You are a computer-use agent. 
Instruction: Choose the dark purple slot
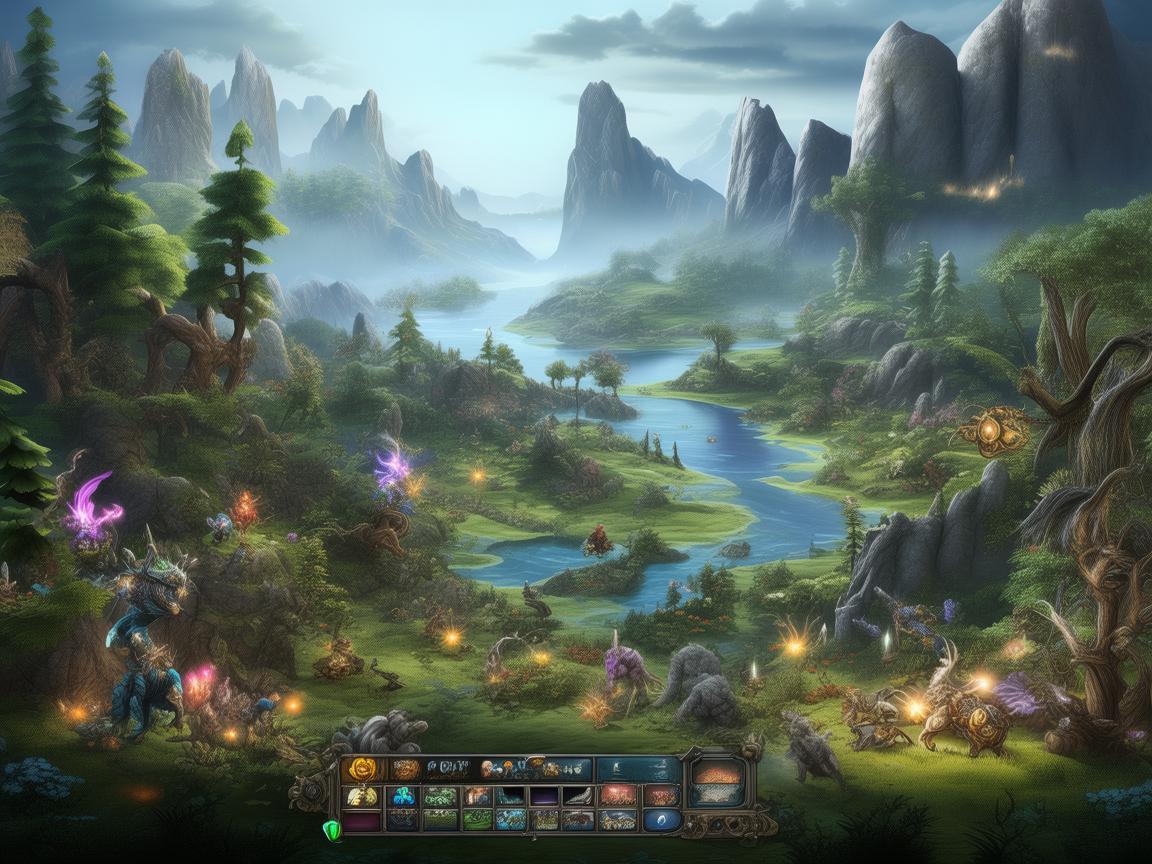point(545,796)
